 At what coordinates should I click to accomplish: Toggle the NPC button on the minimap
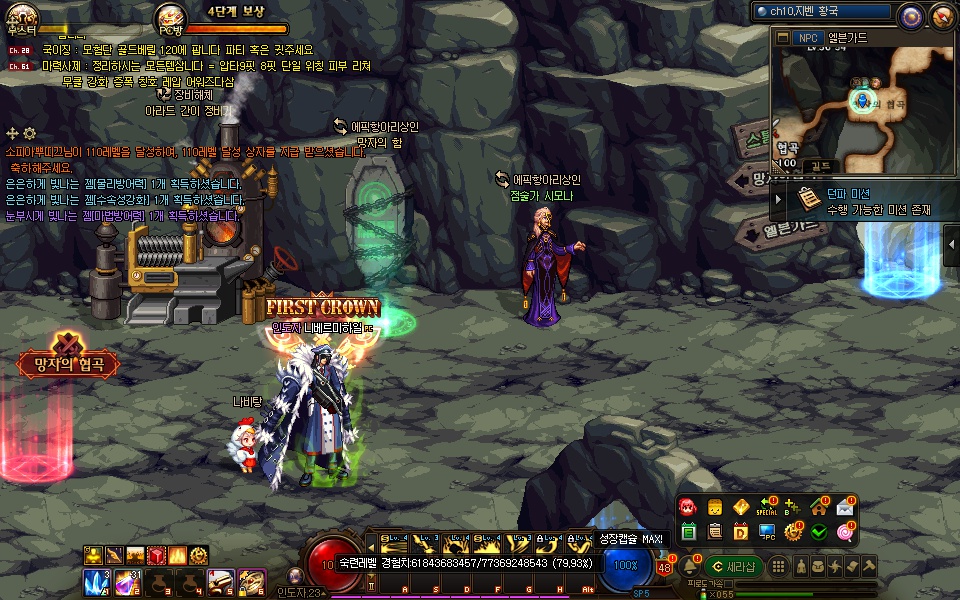click(x=807, y=37)
